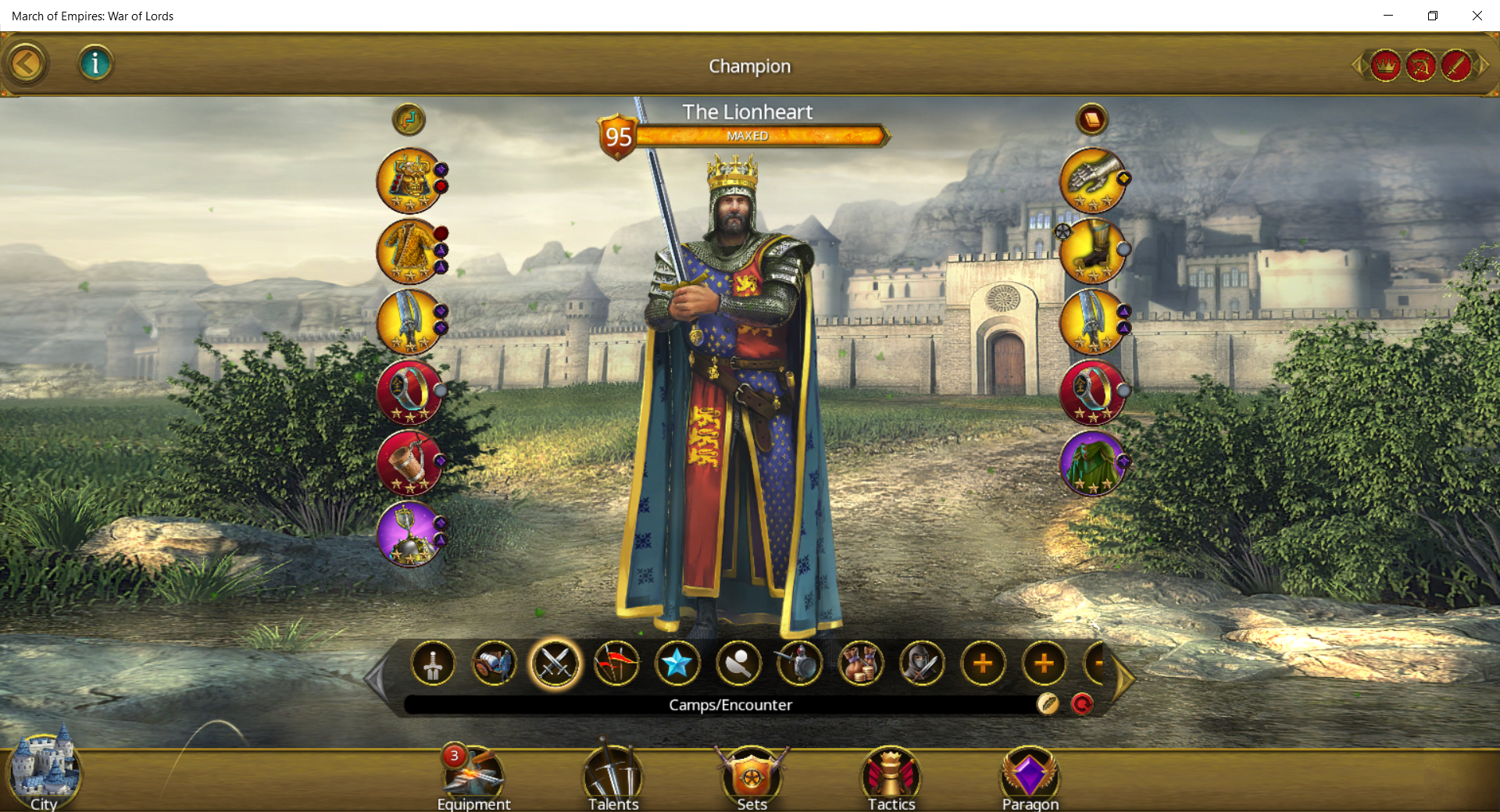Screen dimensions: 1500x812
Task: Choose the bow and arrow icon
Action: point(1420,66)
